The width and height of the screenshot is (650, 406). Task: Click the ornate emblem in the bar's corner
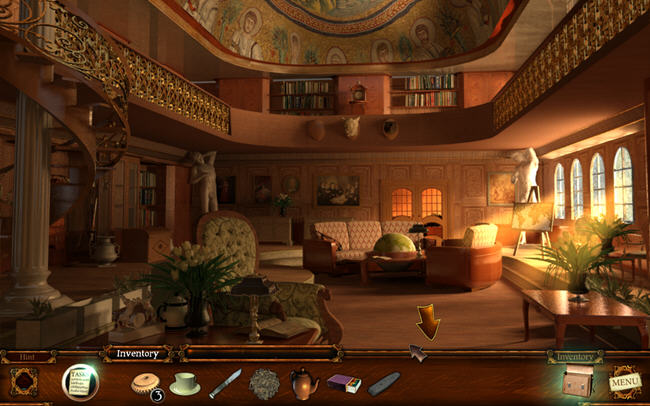(x=24, y=382)
